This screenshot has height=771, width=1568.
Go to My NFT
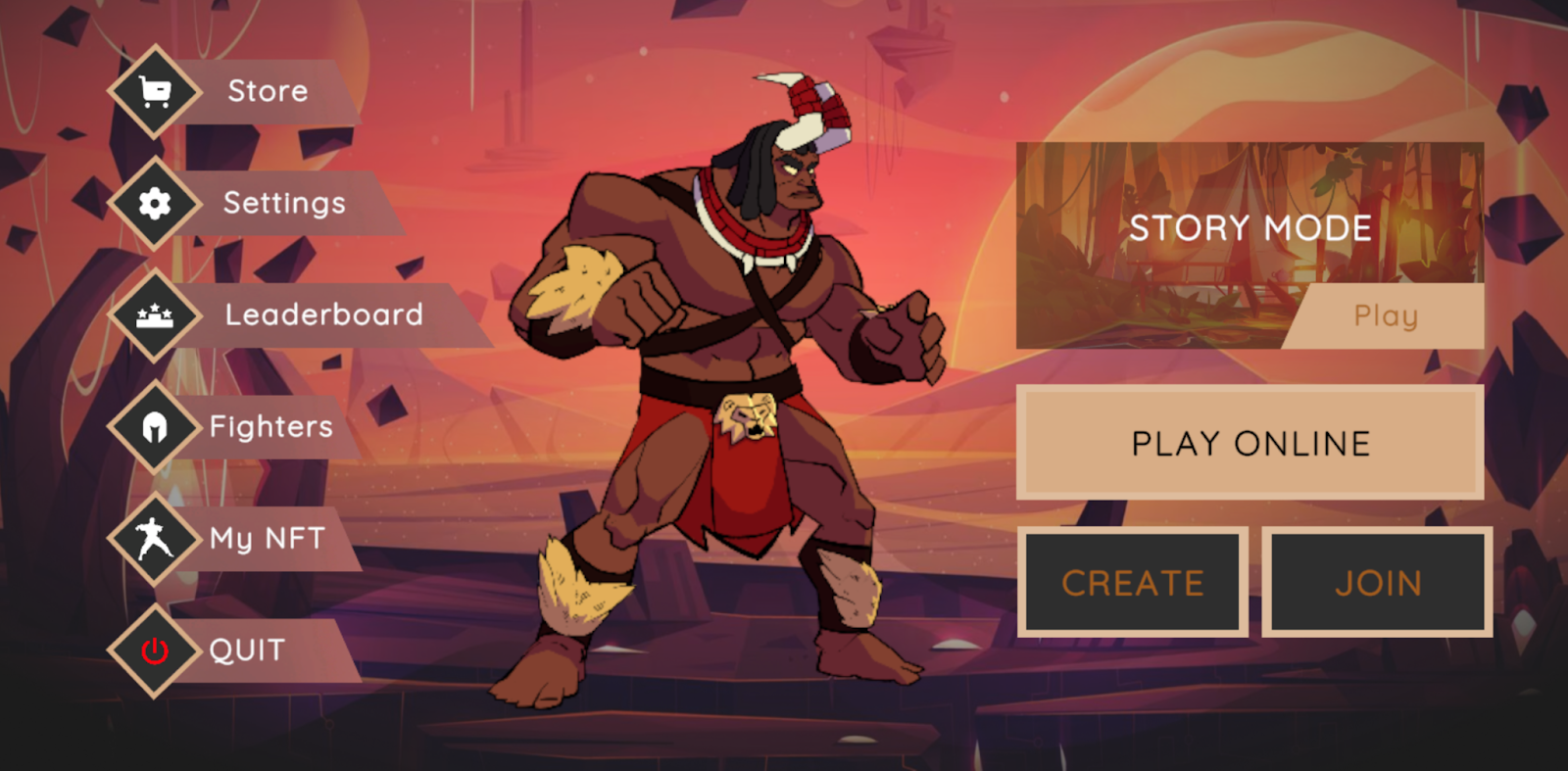click(267, 538)
